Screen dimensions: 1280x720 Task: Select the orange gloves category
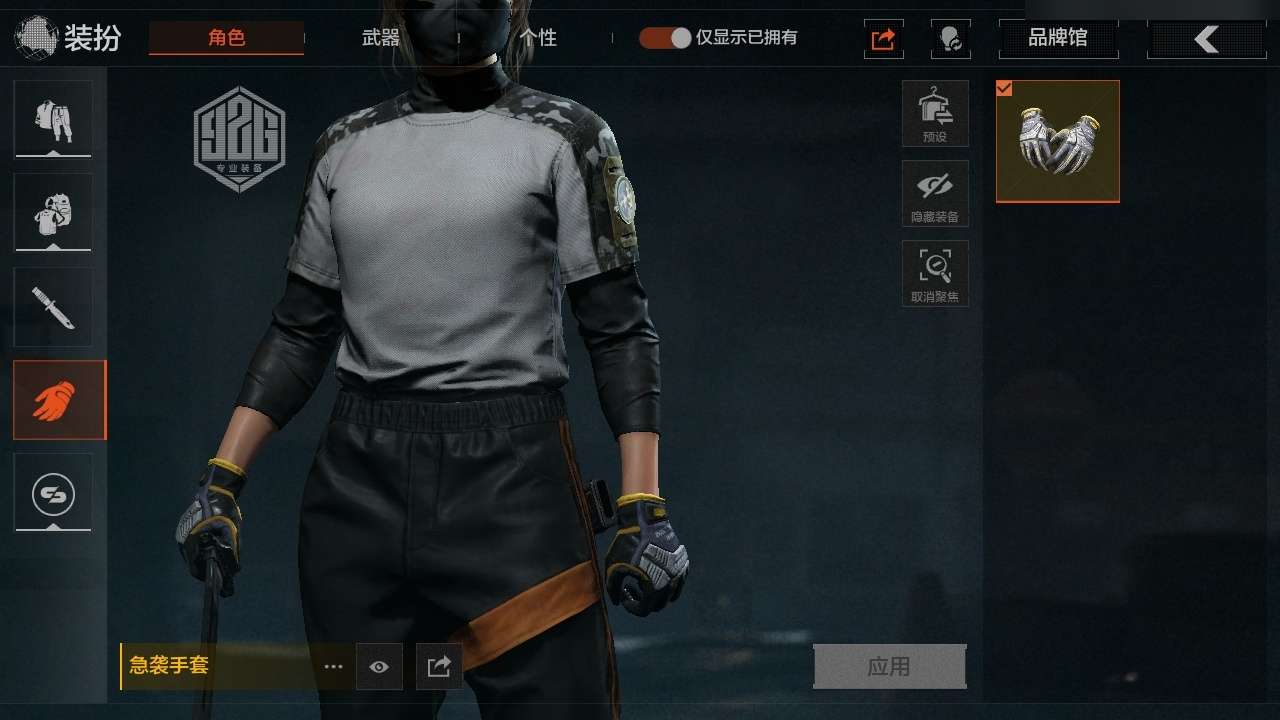[59, 400]
